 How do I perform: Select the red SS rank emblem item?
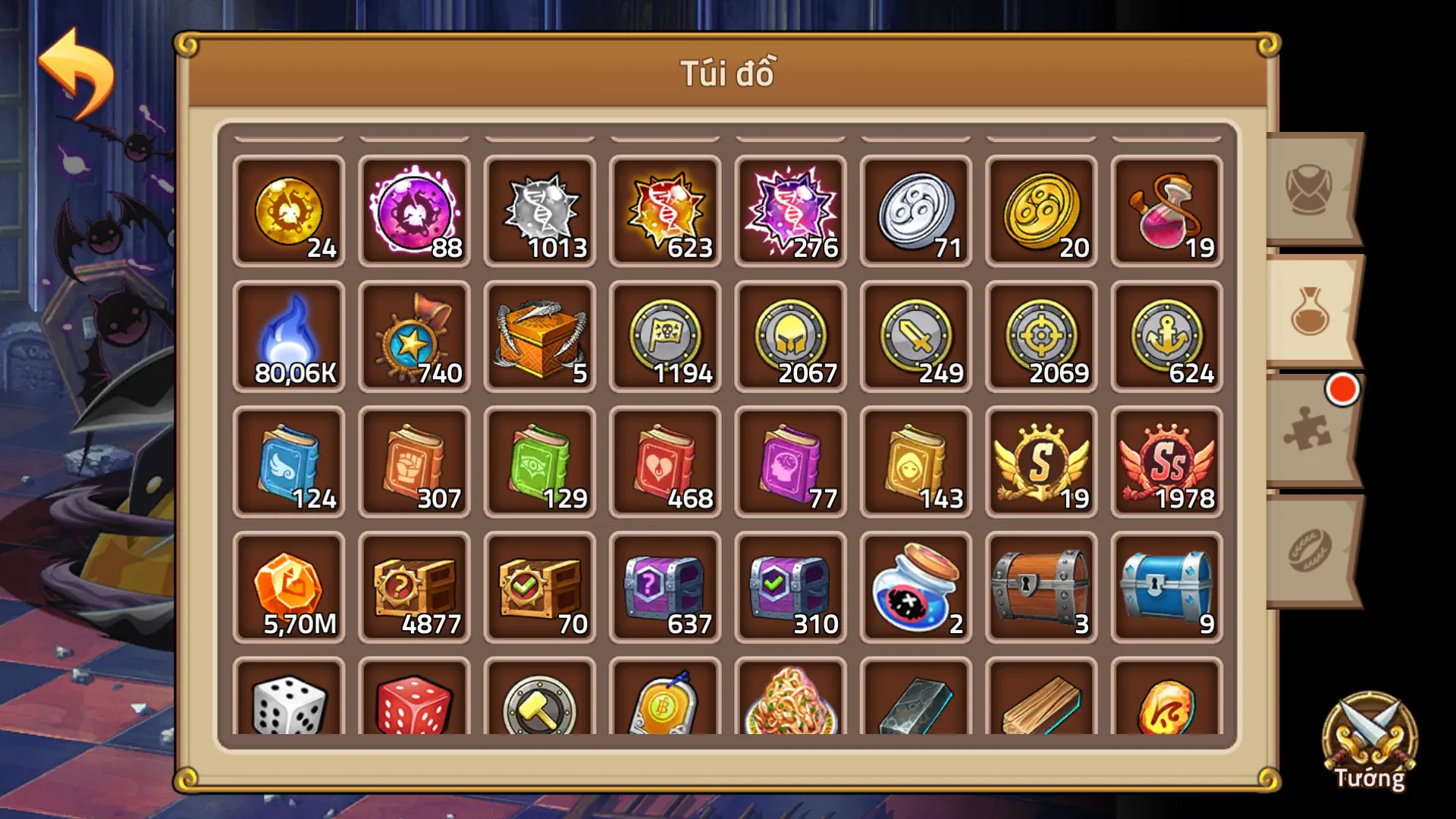(1168, 461)
